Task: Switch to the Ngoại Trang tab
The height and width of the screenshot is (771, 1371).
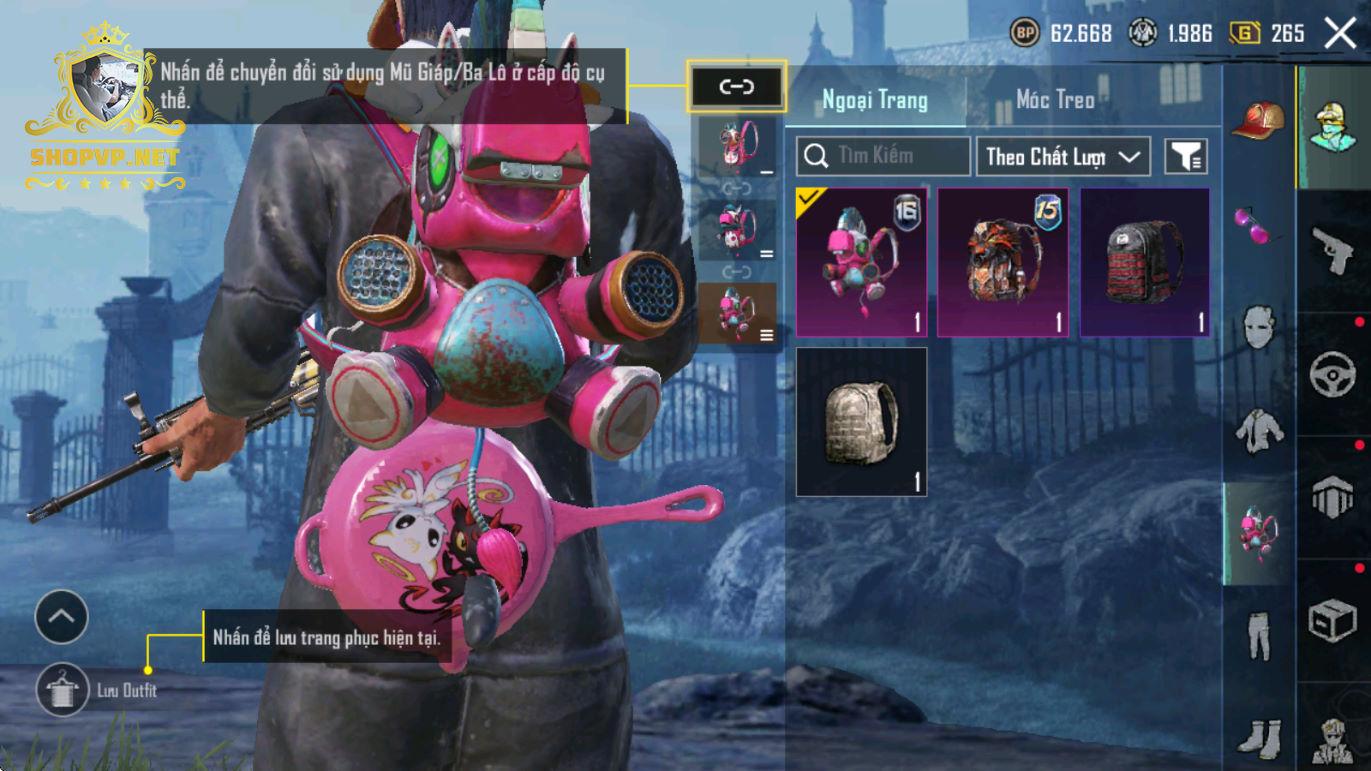Action: click(x=874, y=100)
